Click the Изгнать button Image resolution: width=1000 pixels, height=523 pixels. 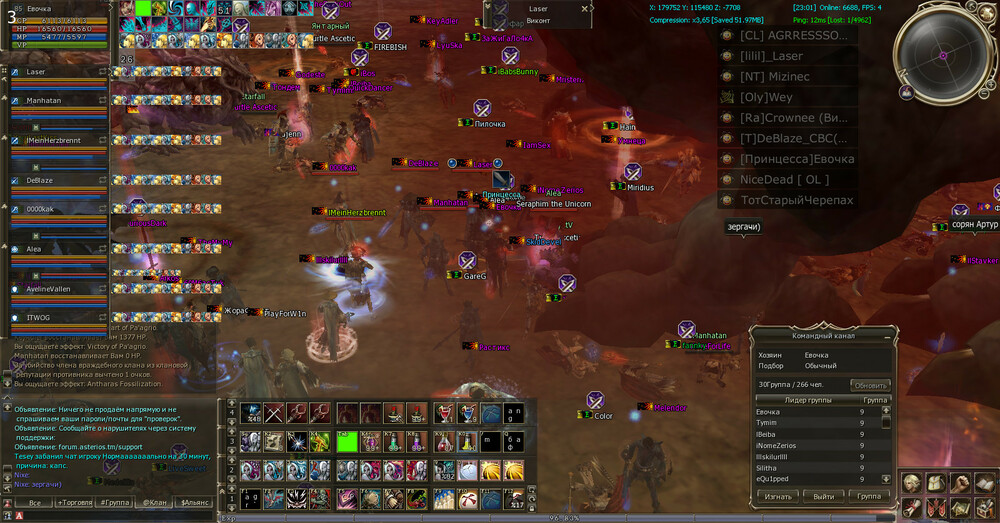(x=777, y=496)
